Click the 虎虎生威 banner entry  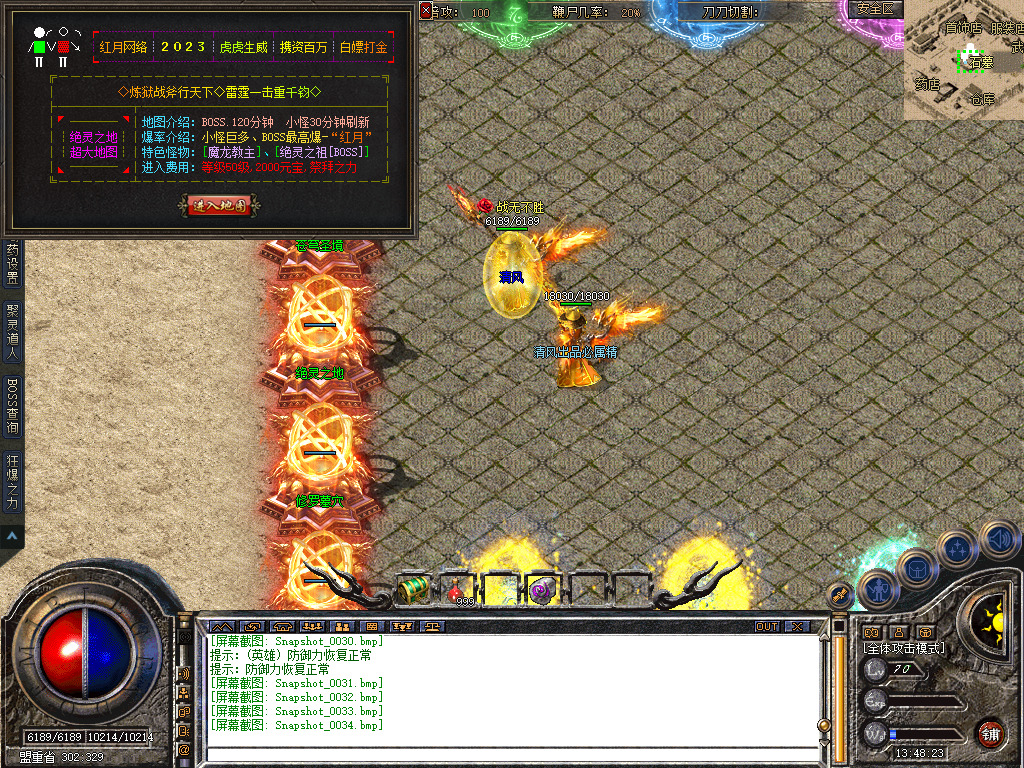pyautogui.click(x=243, y=47)
